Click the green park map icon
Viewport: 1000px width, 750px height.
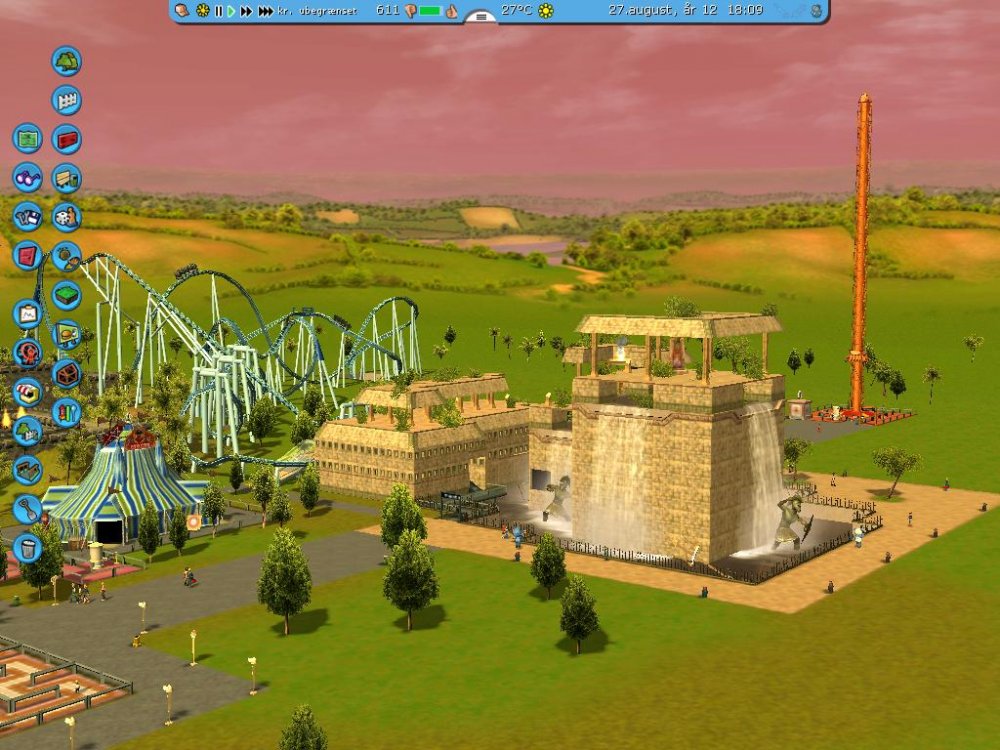tap(27, 138)
